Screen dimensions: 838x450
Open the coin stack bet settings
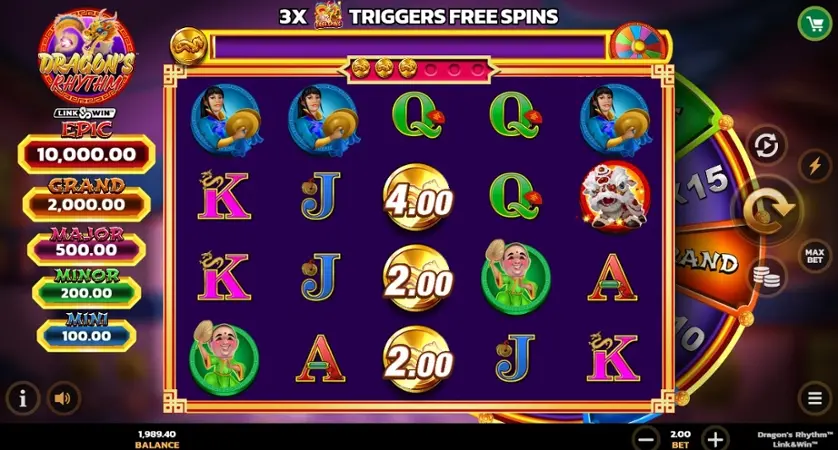click(767, 275)
